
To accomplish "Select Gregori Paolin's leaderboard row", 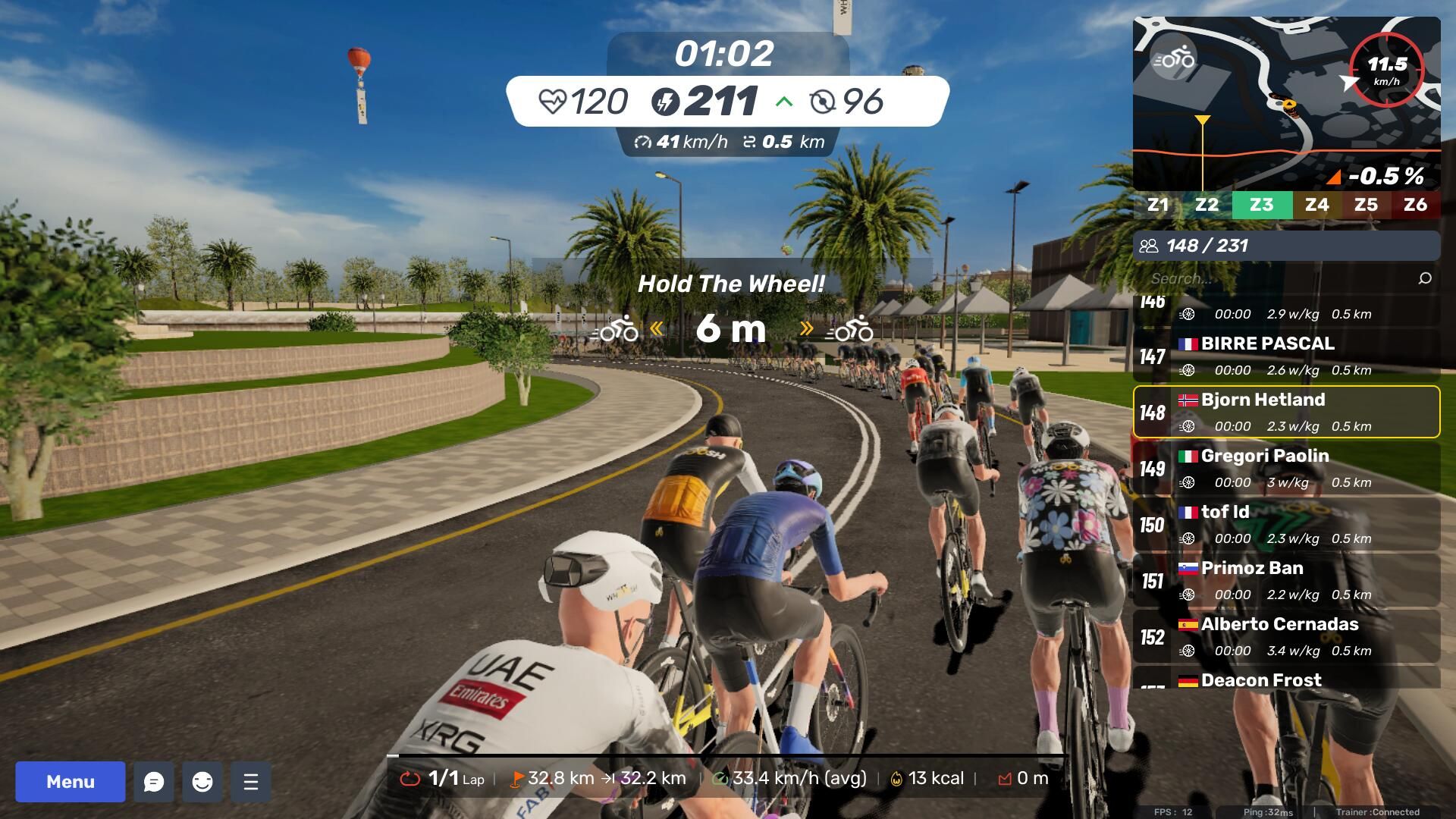I will (x=1286, y=468).
